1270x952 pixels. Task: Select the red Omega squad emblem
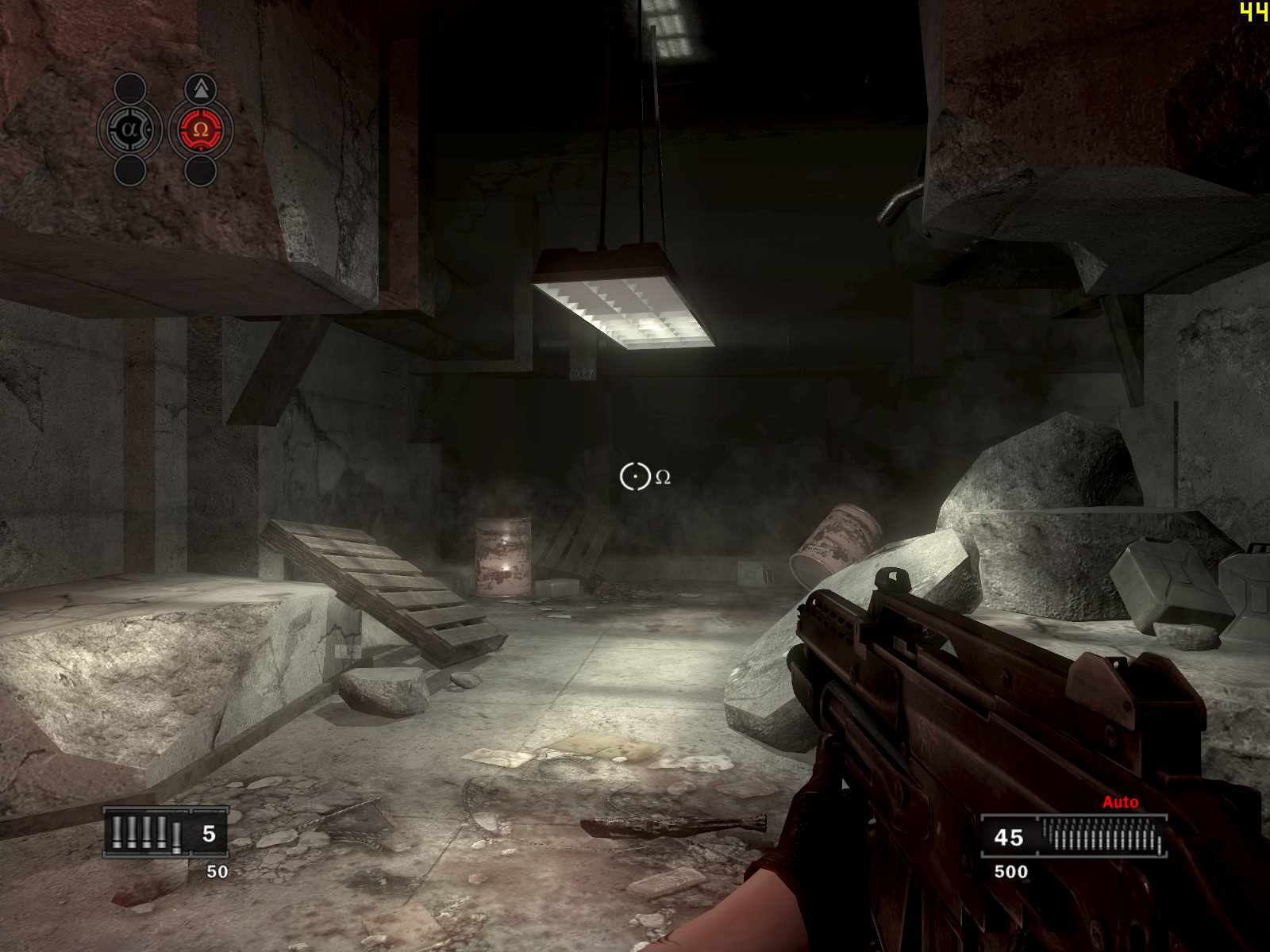tap(200, 129)
